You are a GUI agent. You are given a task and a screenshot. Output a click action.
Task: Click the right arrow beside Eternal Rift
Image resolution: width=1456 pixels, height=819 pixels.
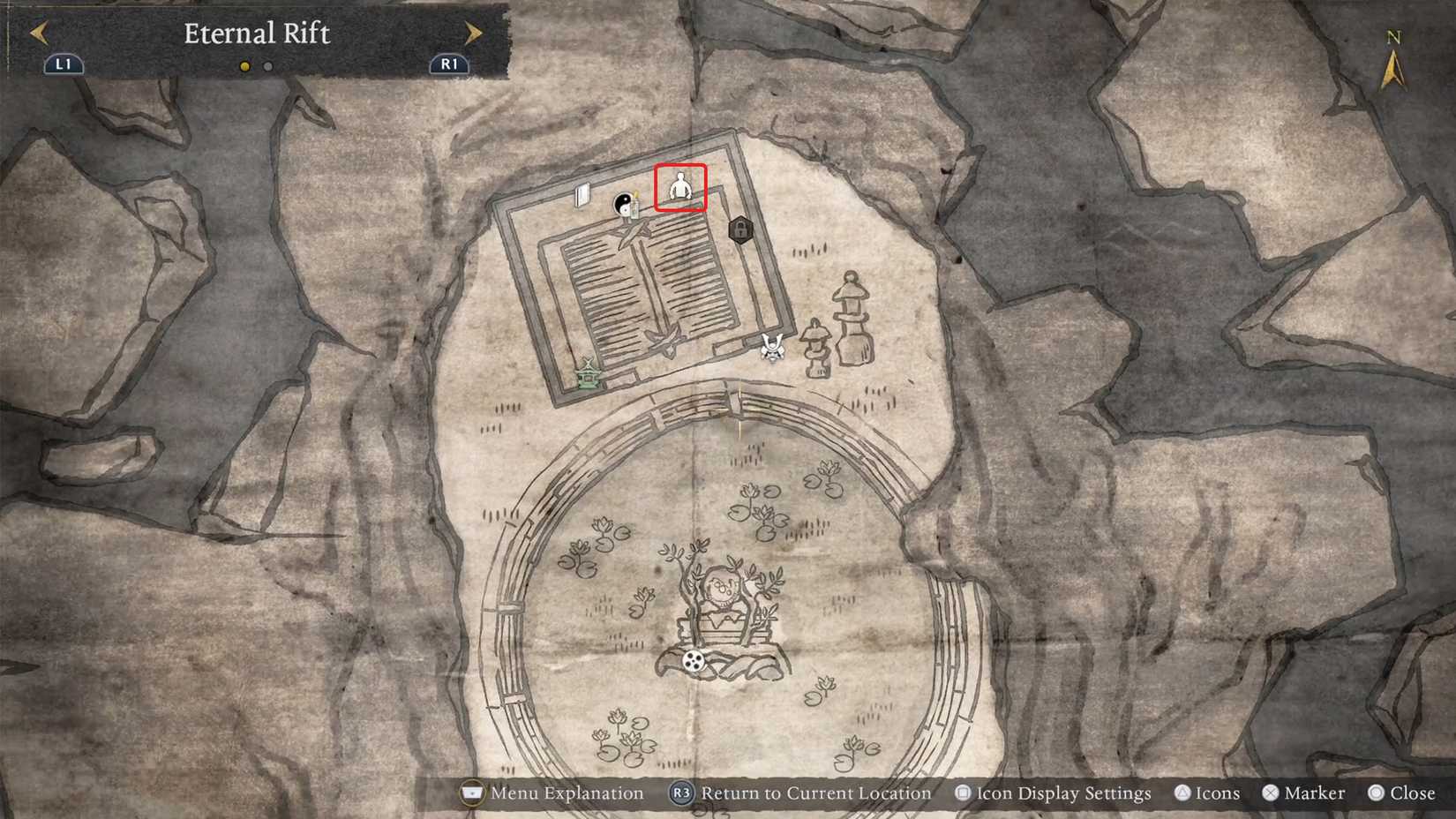[471, 33]
